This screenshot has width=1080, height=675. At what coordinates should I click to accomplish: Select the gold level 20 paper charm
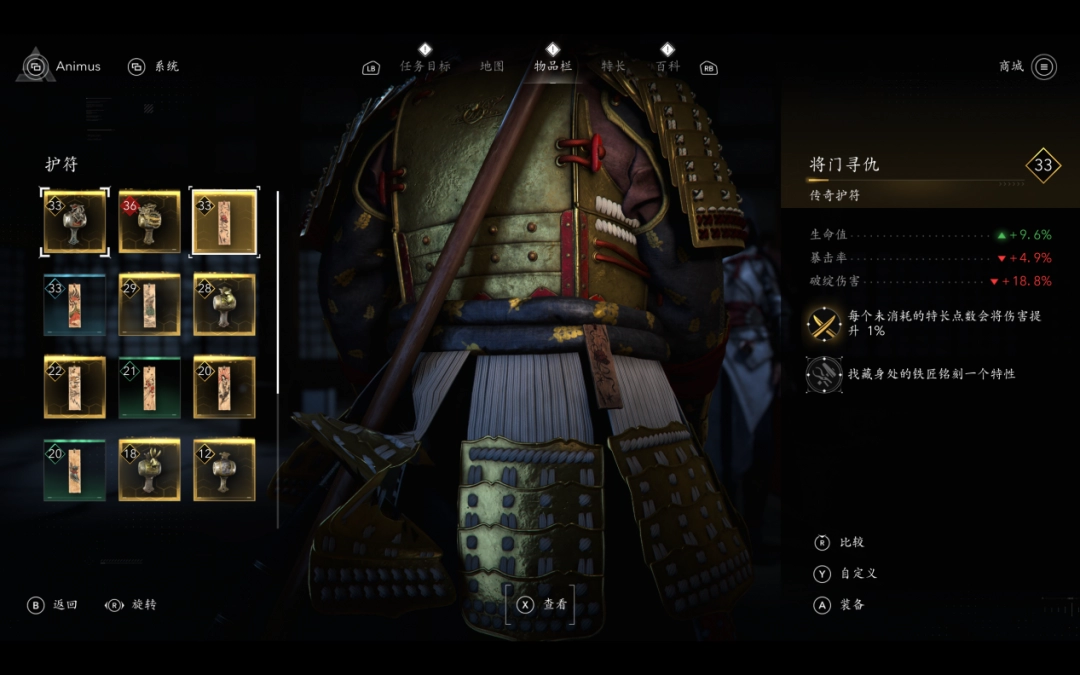225,387
